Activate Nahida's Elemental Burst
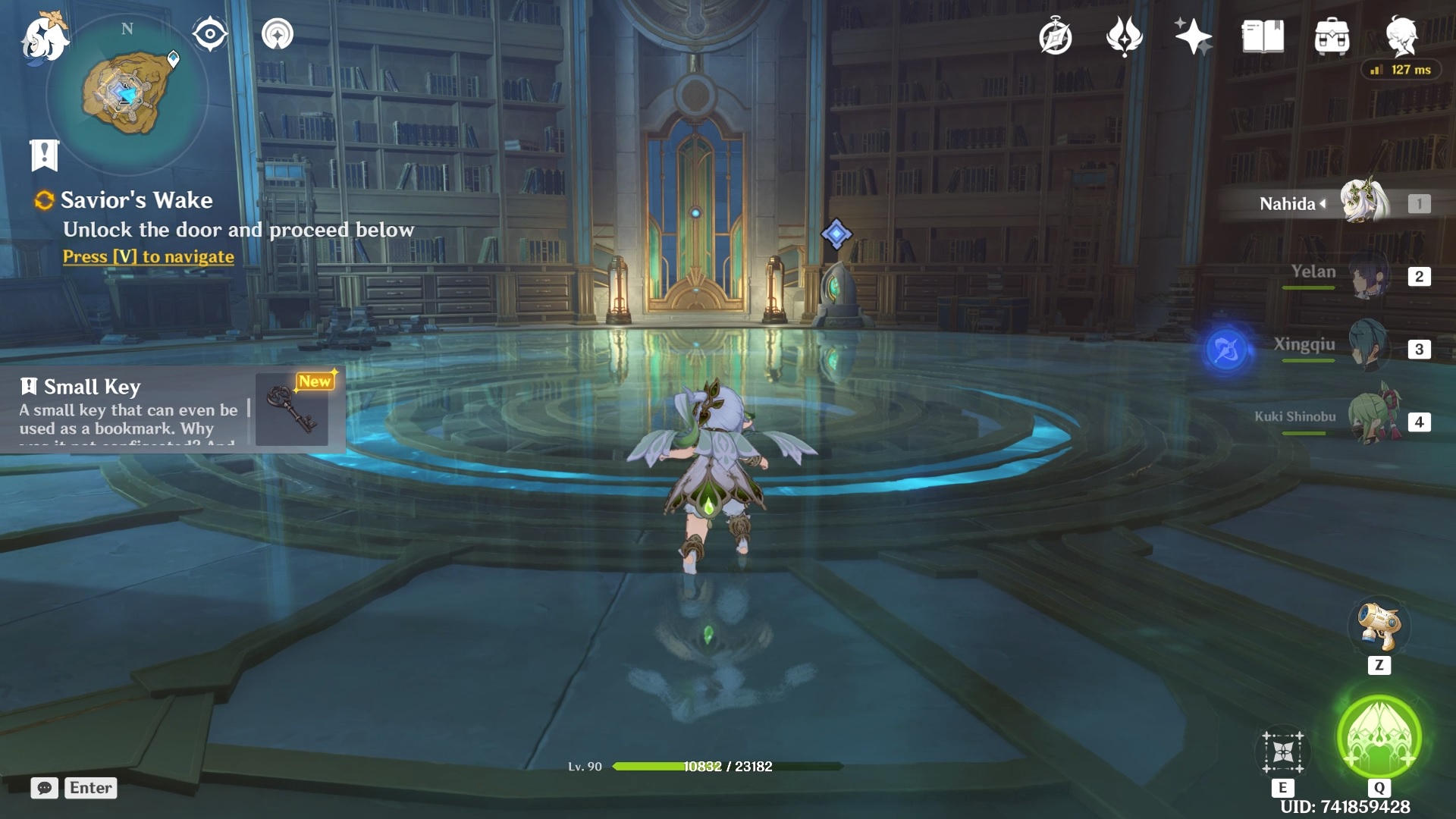1456x819 pixels. click(1379, 738)
